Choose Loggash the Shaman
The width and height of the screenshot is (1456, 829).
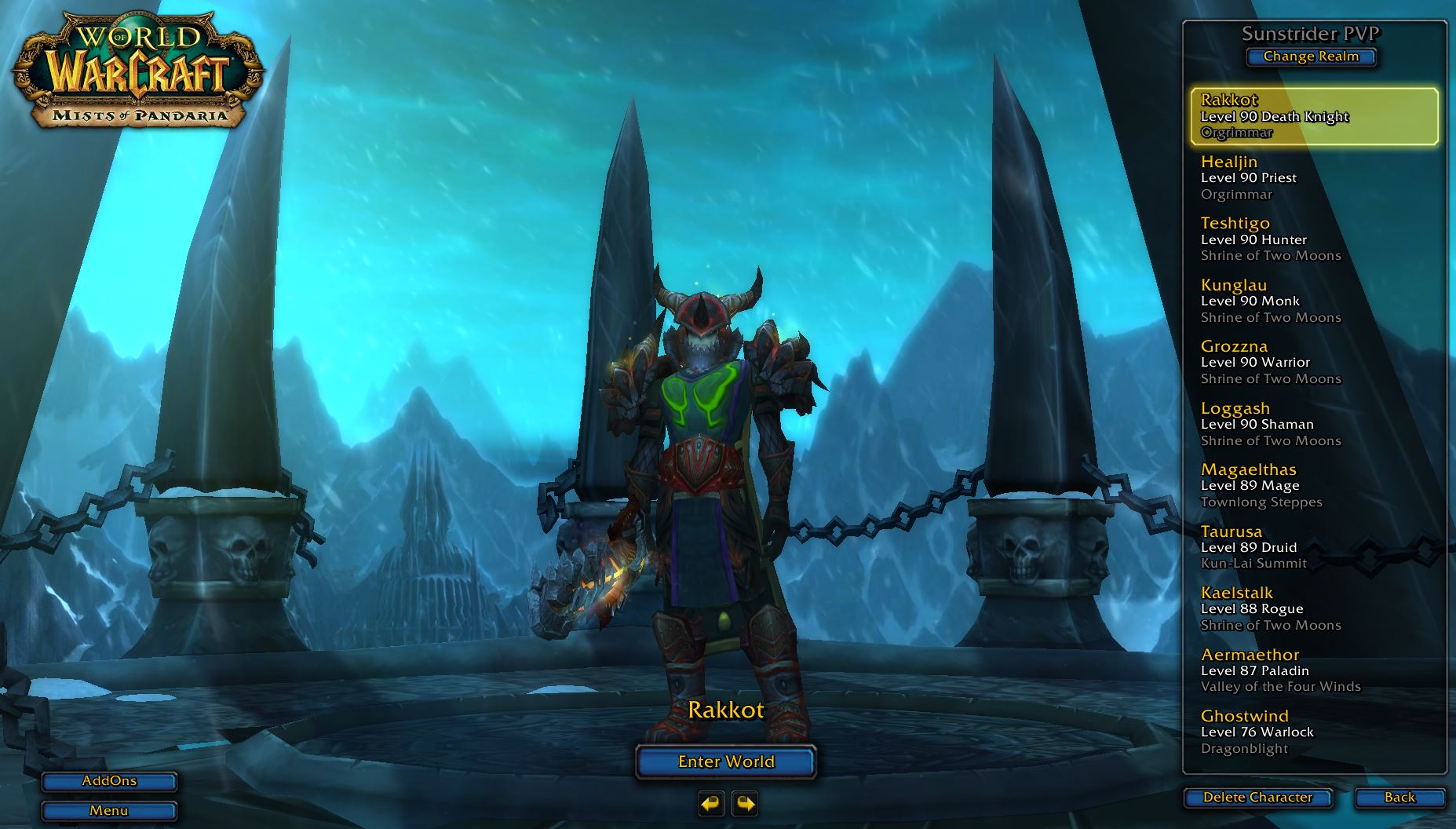coord(1314,424)
